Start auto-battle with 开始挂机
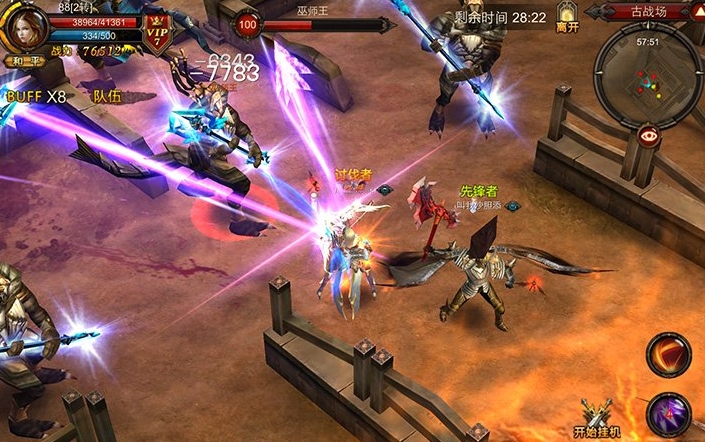 click(598, 418)
